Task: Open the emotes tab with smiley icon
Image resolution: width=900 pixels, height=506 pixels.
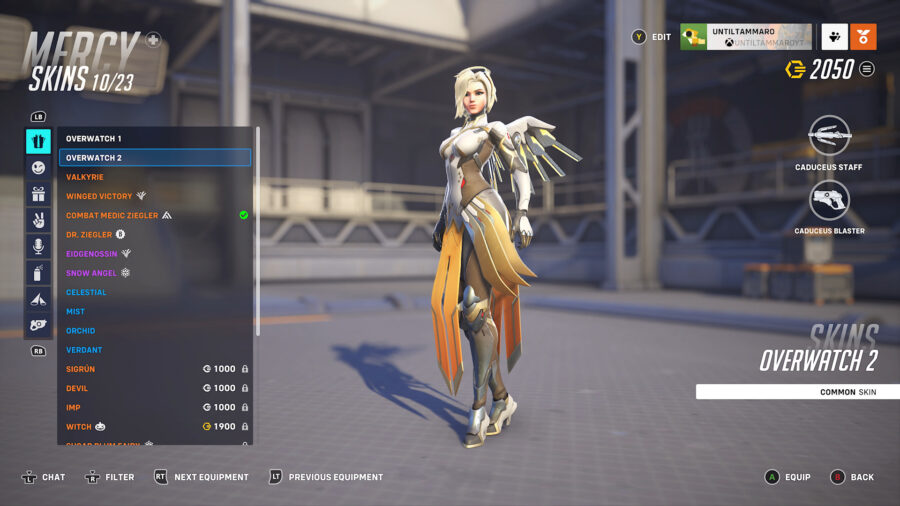Action: coord(38,168)
